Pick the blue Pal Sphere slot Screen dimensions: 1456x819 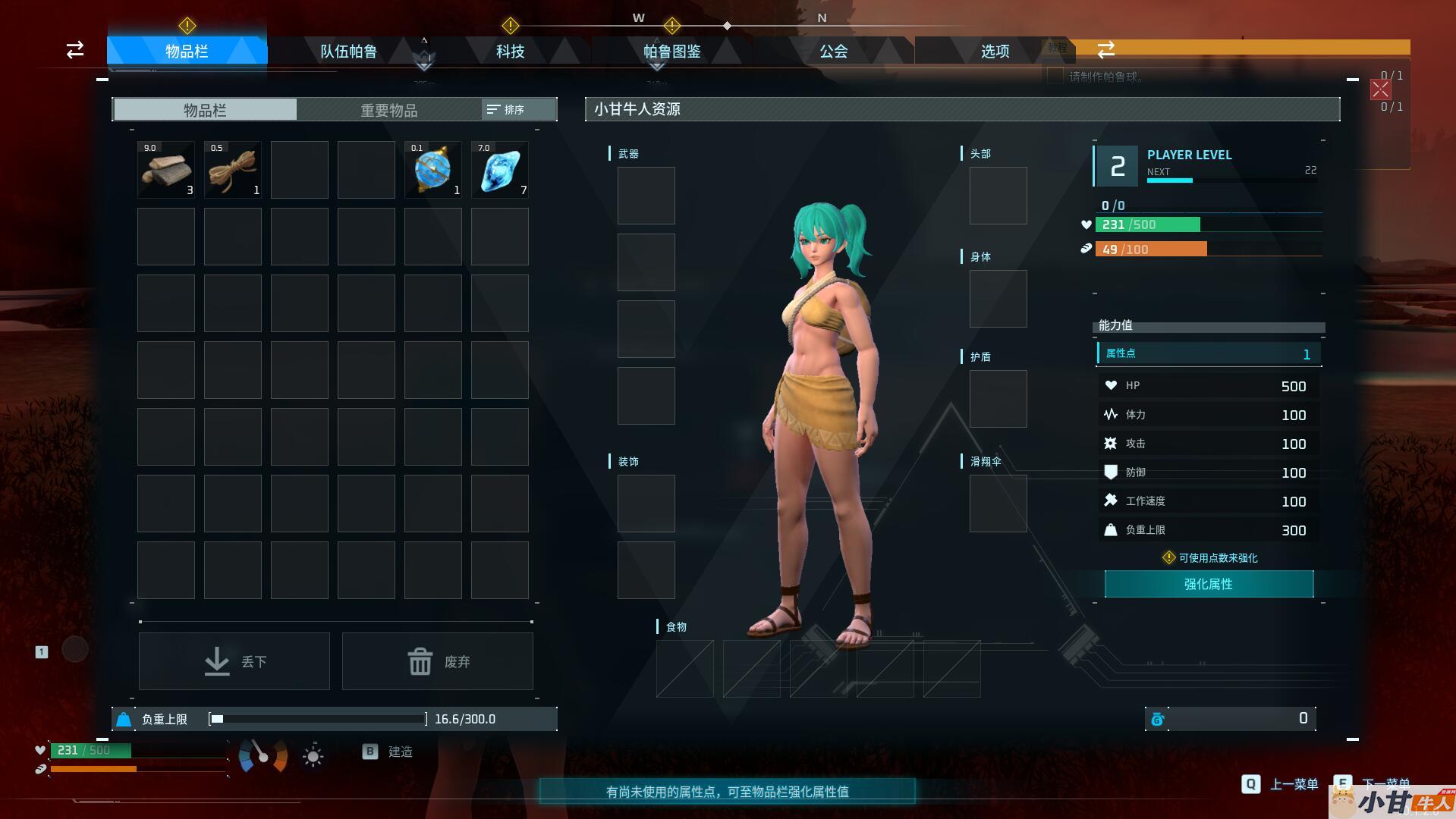coord(433,170)
